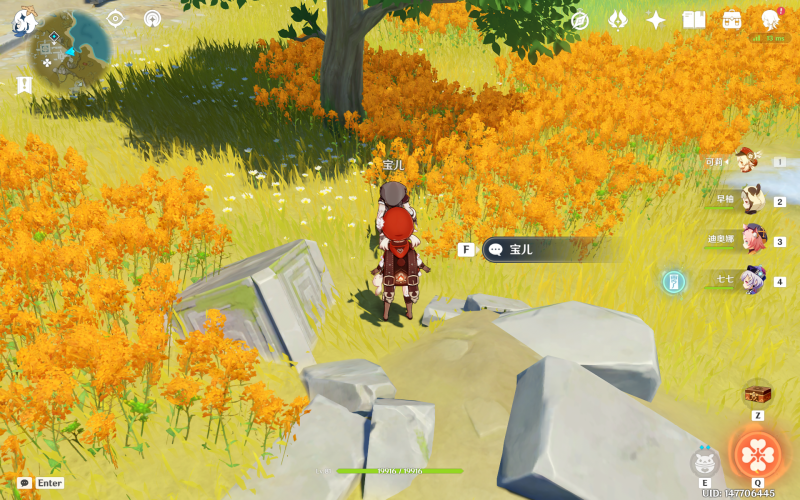Open the four-pointed star wish icon
800x500 pixels.
tap(656, 20)
